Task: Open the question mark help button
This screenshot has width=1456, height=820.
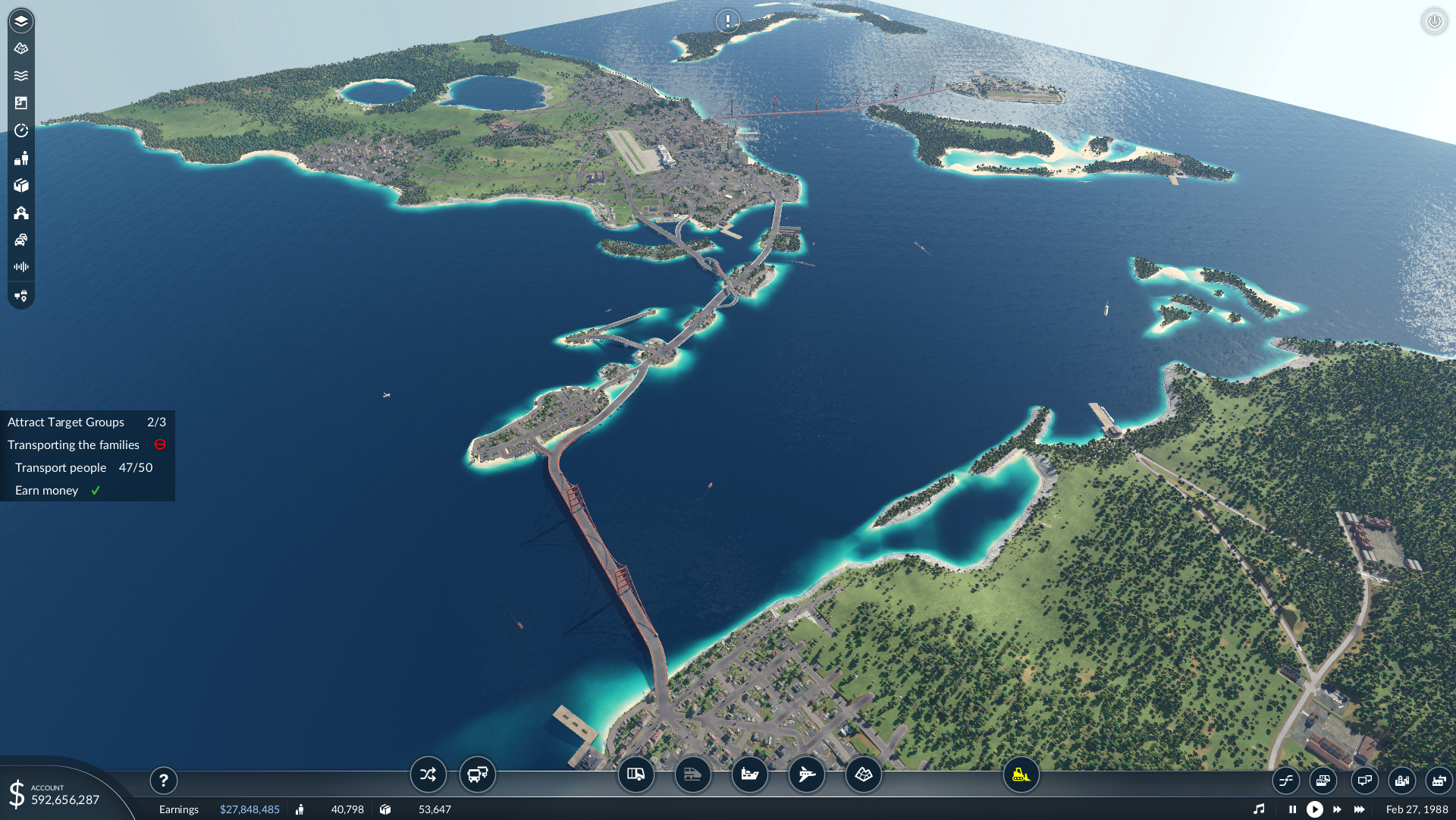Action: pyautogui.click(x=164, y=781)
